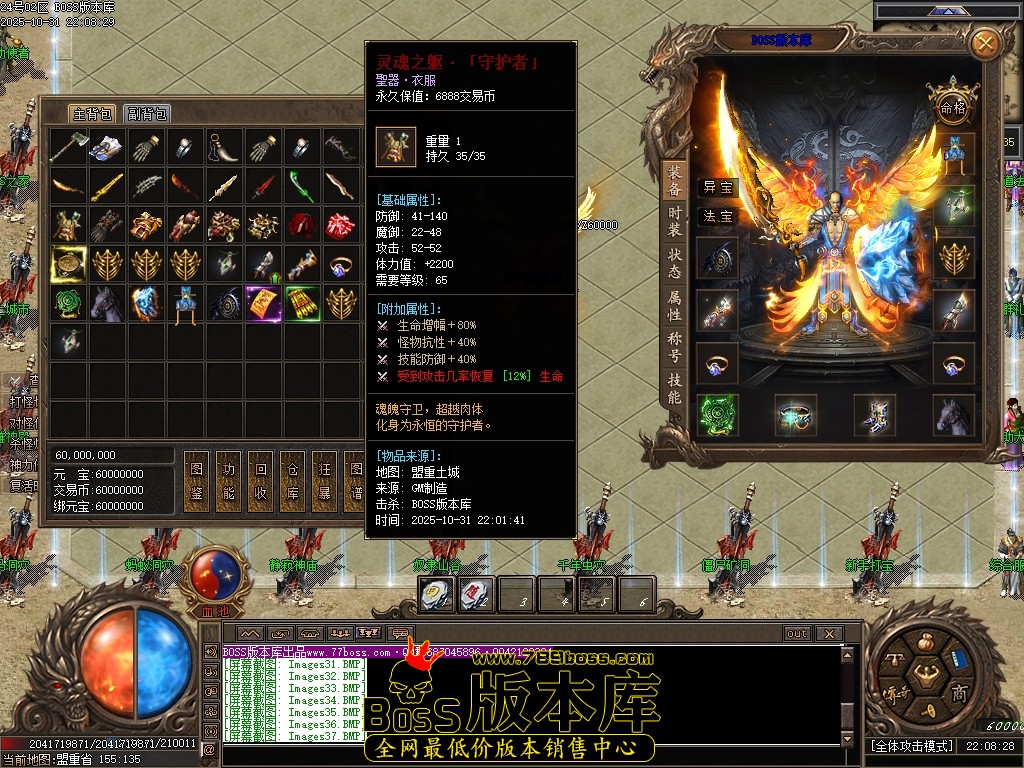Select the battle axe in the bag

click(x=68, y=148)
